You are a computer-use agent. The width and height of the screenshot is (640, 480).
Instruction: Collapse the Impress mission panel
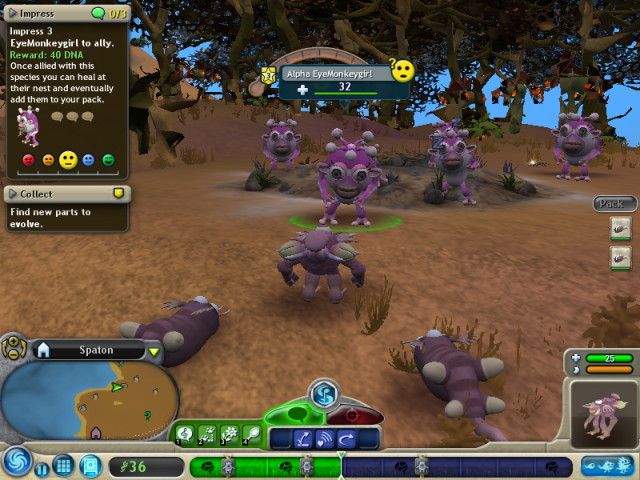[12, 14]
